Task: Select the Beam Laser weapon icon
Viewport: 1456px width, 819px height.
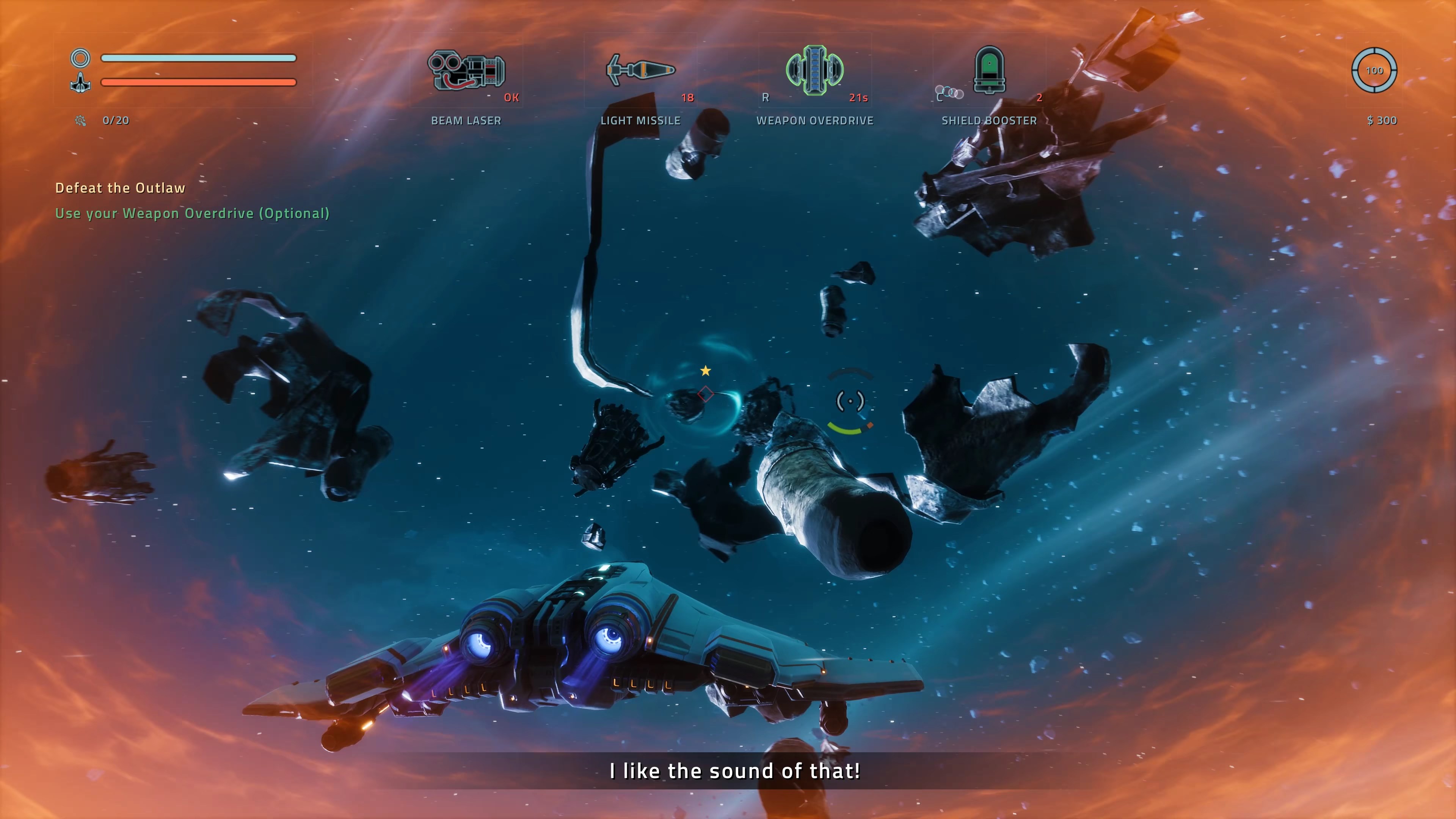Action: tap(466, 71)
